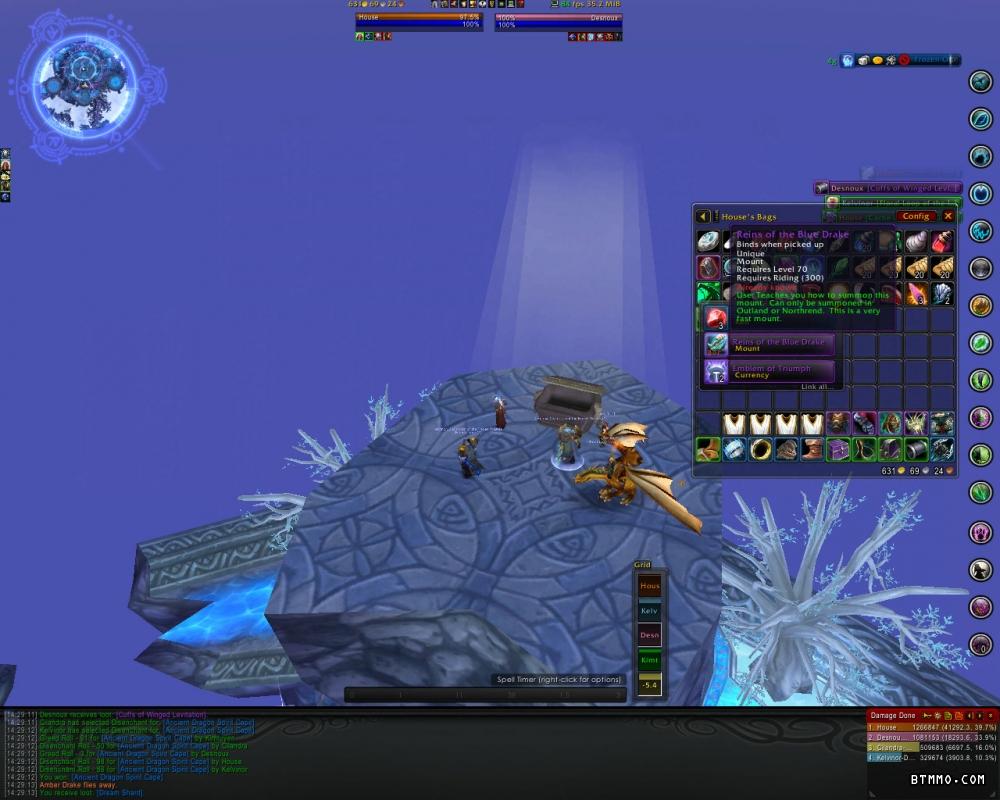Click the Desnoux Cuffs of Winged Levitation roll bar
The width and height of the screenshot is (1000, 800).
(886, 188)
